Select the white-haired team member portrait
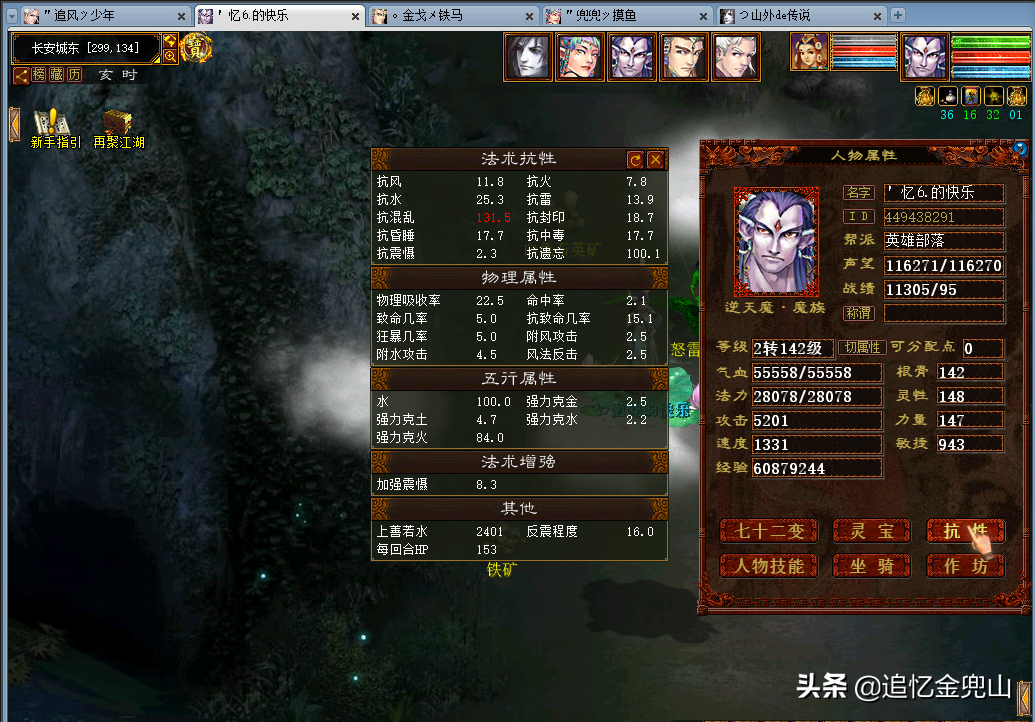This screenshot has width=1035, height=722. tap(736, 57)
